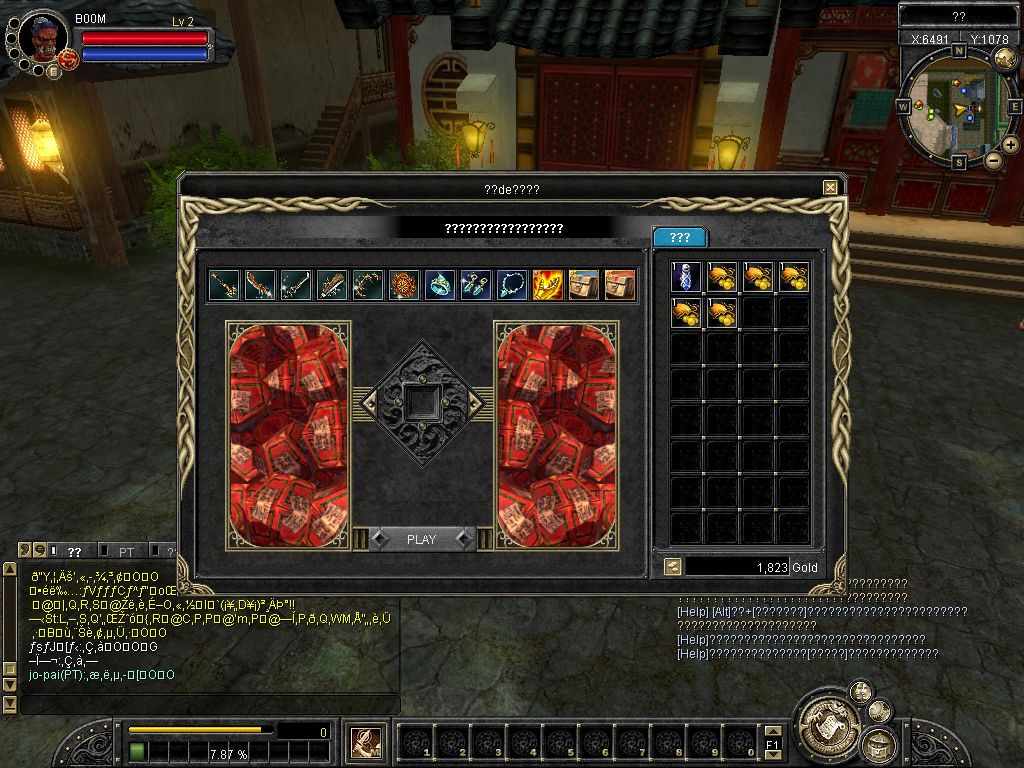This screenshot has height=768, width=1024.
Task: Click the gold transfer button beside the gold amount
Action: [x=673, y=566]
